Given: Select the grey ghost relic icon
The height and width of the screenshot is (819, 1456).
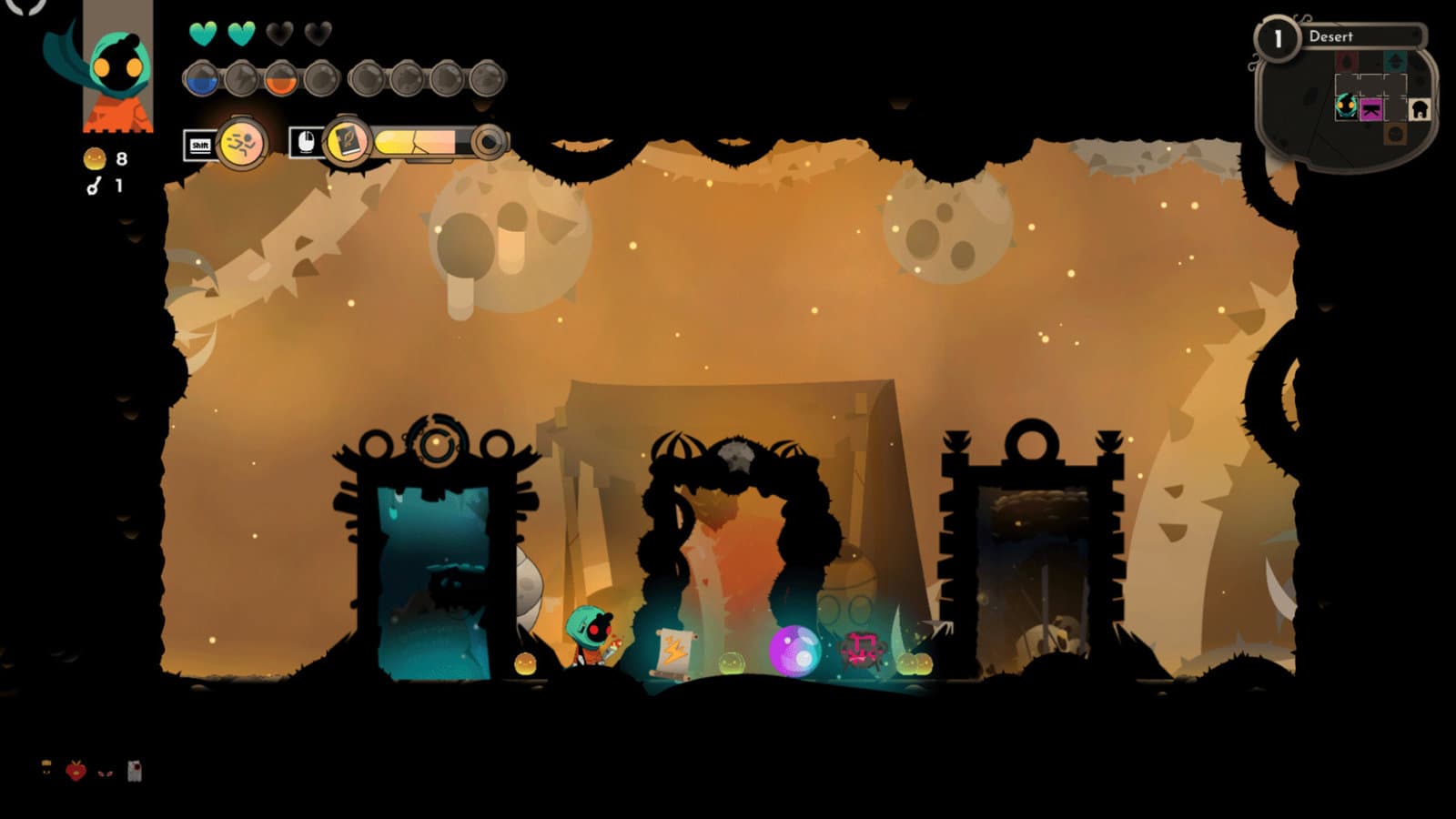Looking at the screenshot, I should point(135,772).
